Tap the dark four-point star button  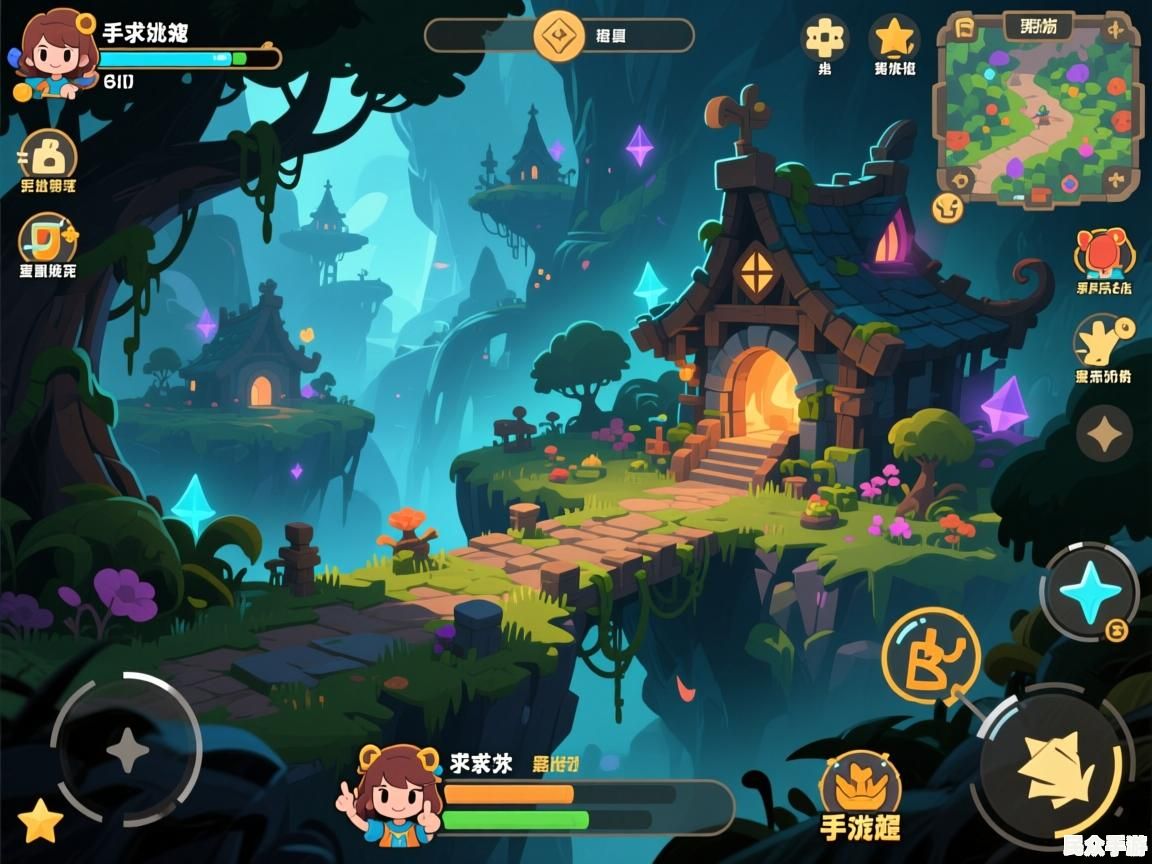coord(1104,434)
